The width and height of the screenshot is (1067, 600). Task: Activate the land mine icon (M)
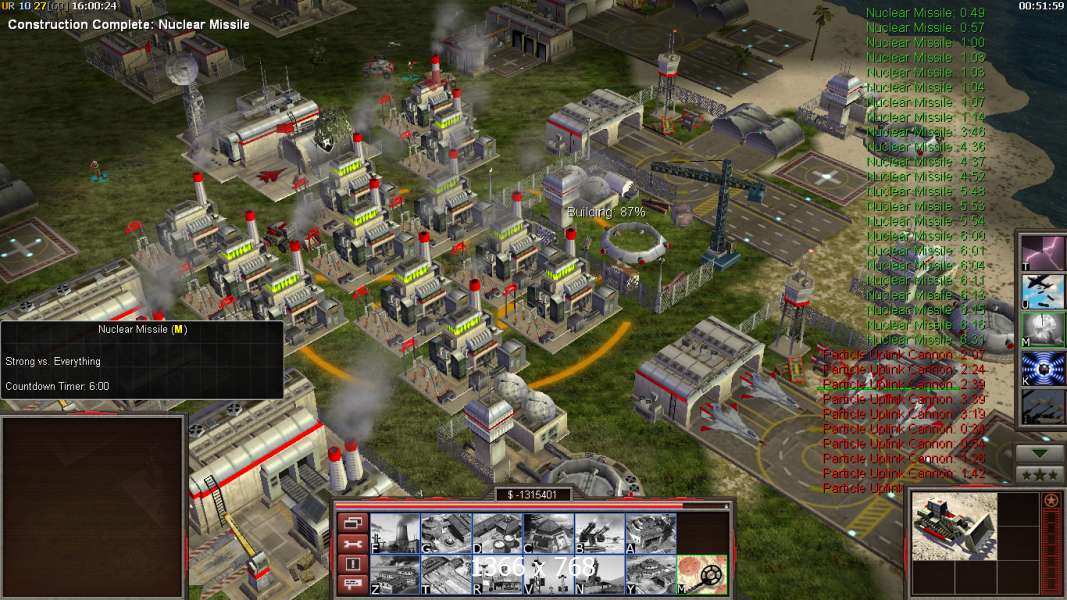point(702,574)
